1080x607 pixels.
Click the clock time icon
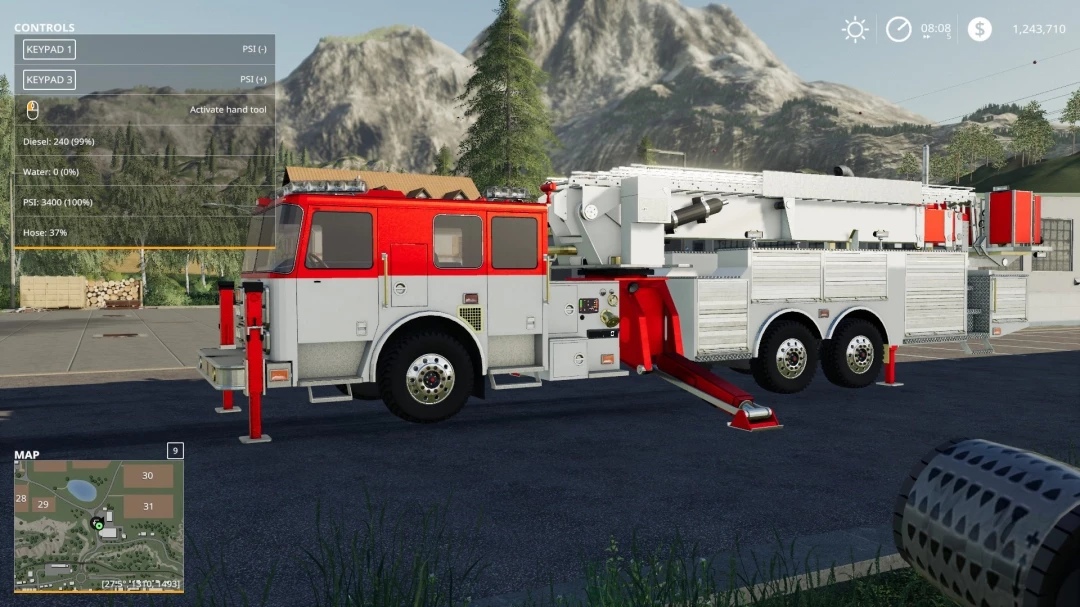(898, 29)
